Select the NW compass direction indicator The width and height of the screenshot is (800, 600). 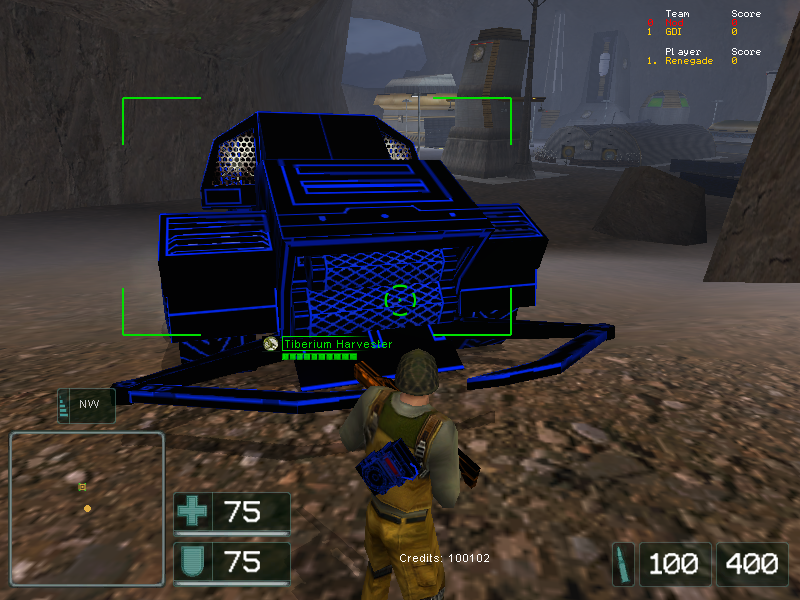click(x=87, y=405)
